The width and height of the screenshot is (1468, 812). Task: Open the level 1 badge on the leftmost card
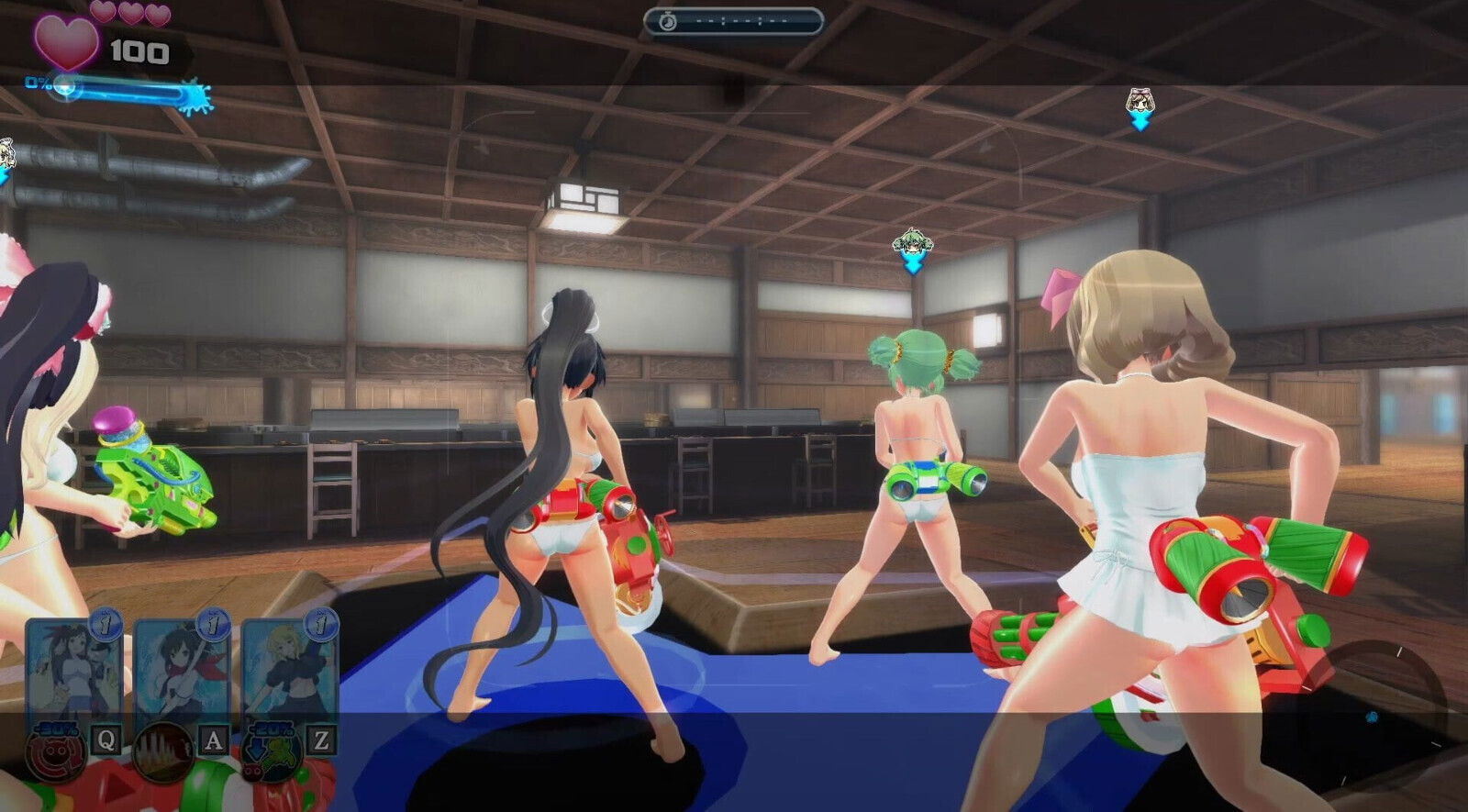click(104, 628)
